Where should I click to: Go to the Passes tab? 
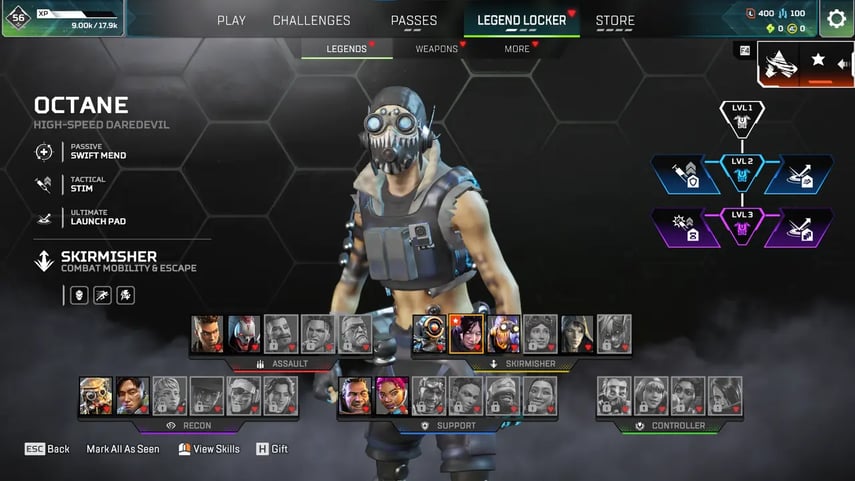(x=413, y=20)
